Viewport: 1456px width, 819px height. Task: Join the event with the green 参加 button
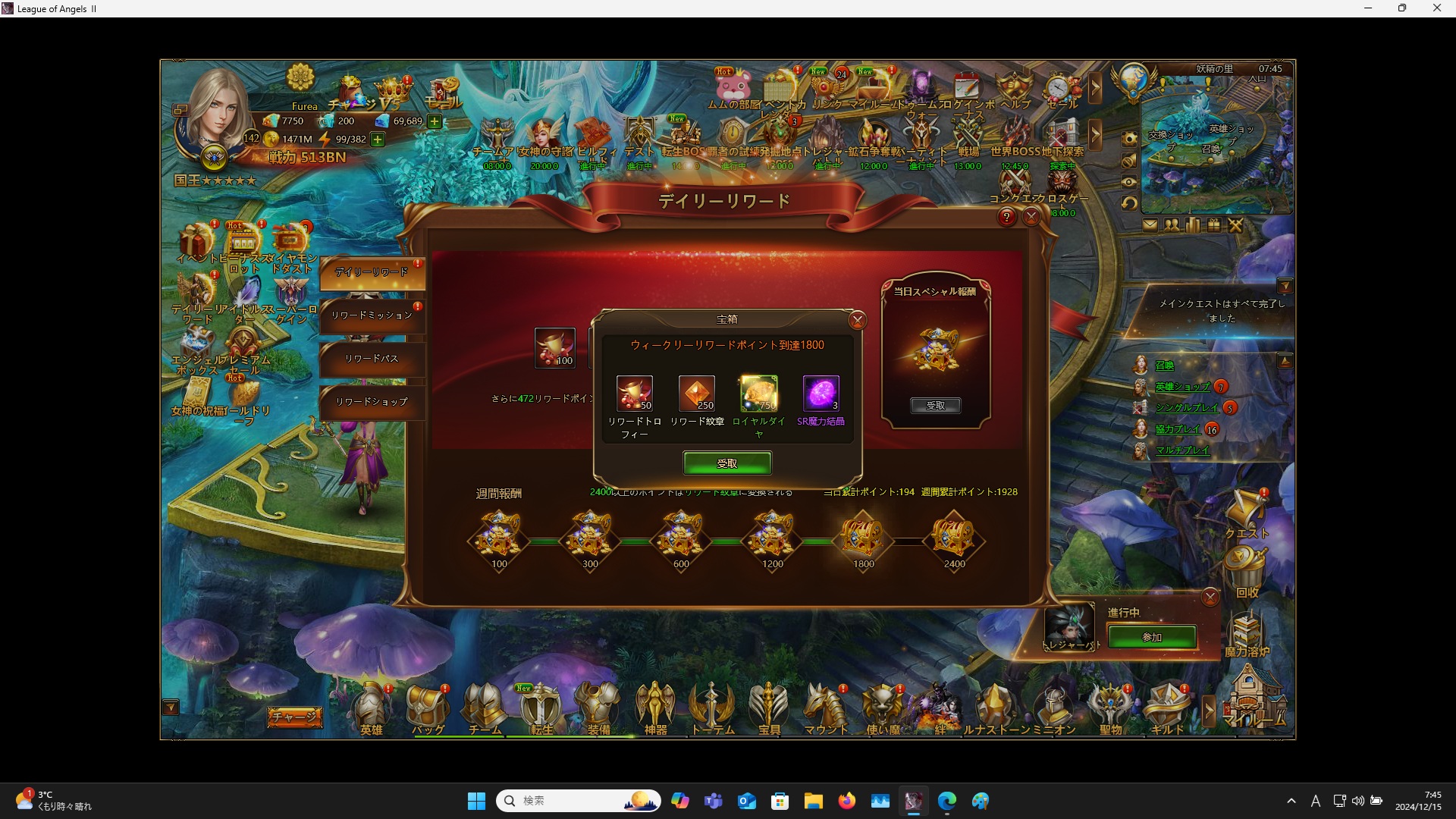(x=1151, y=637)
